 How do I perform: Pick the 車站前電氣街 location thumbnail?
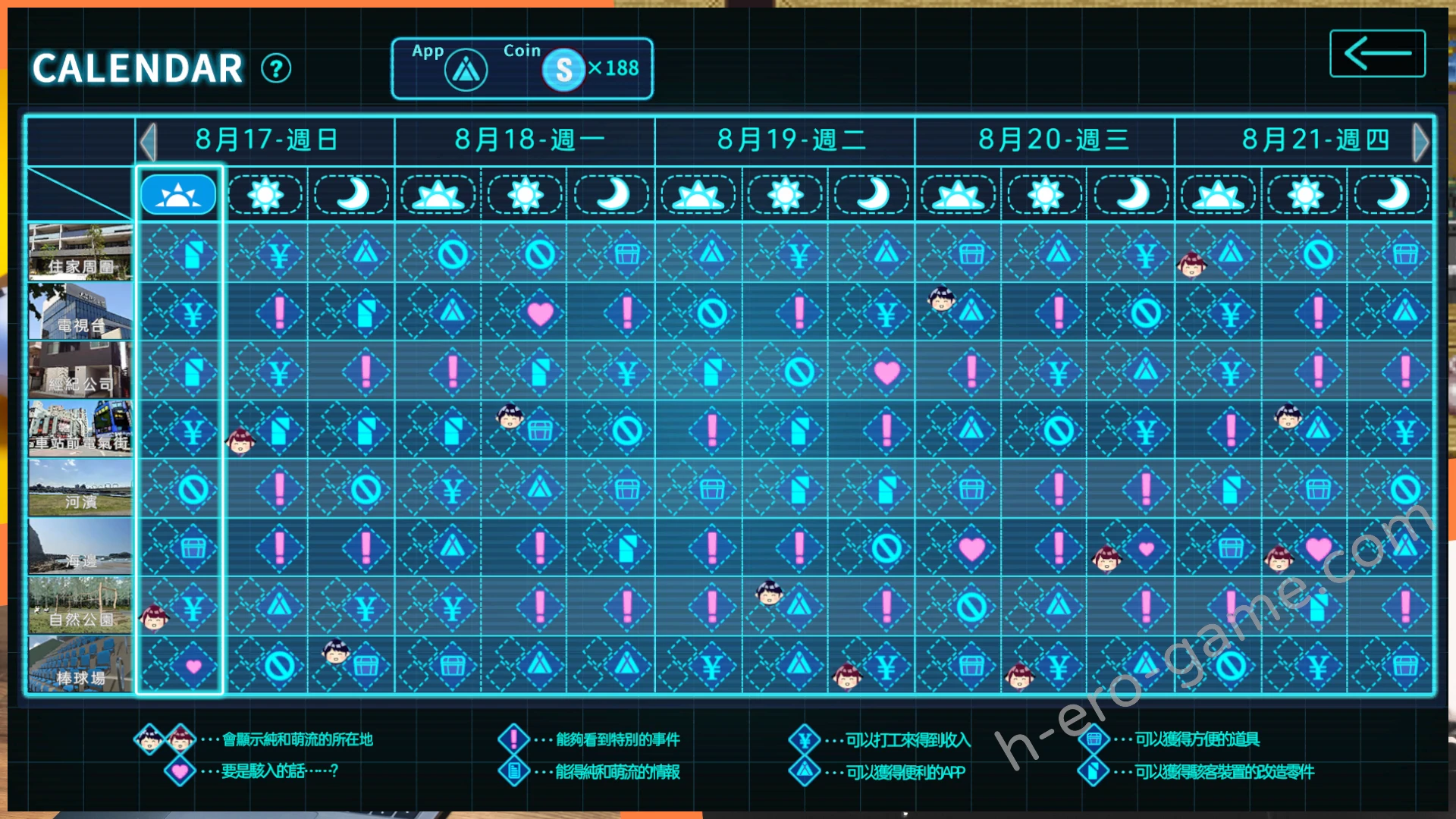(x=80, y=429)
